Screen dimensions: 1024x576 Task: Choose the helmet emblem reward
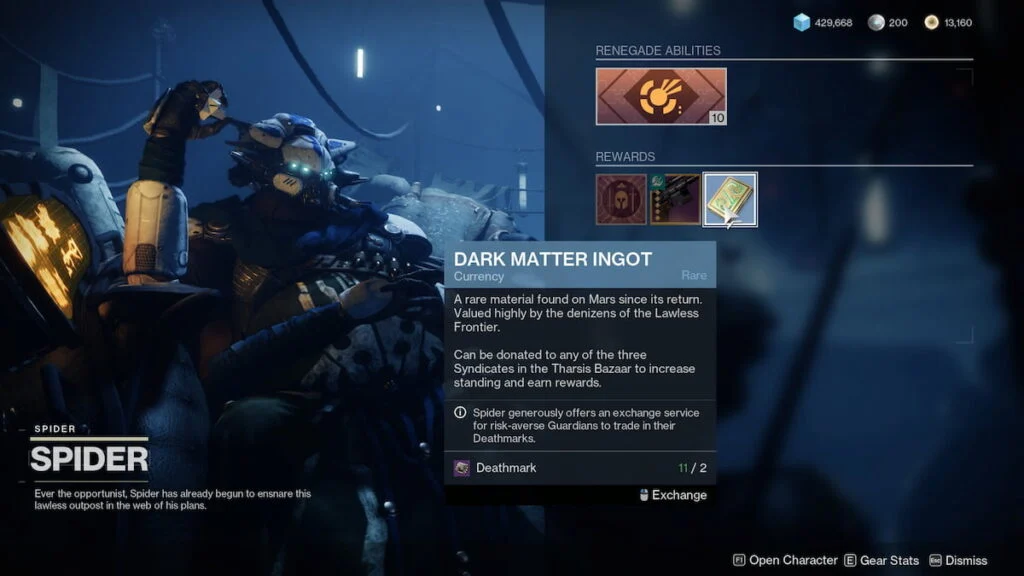coord(621,199)
